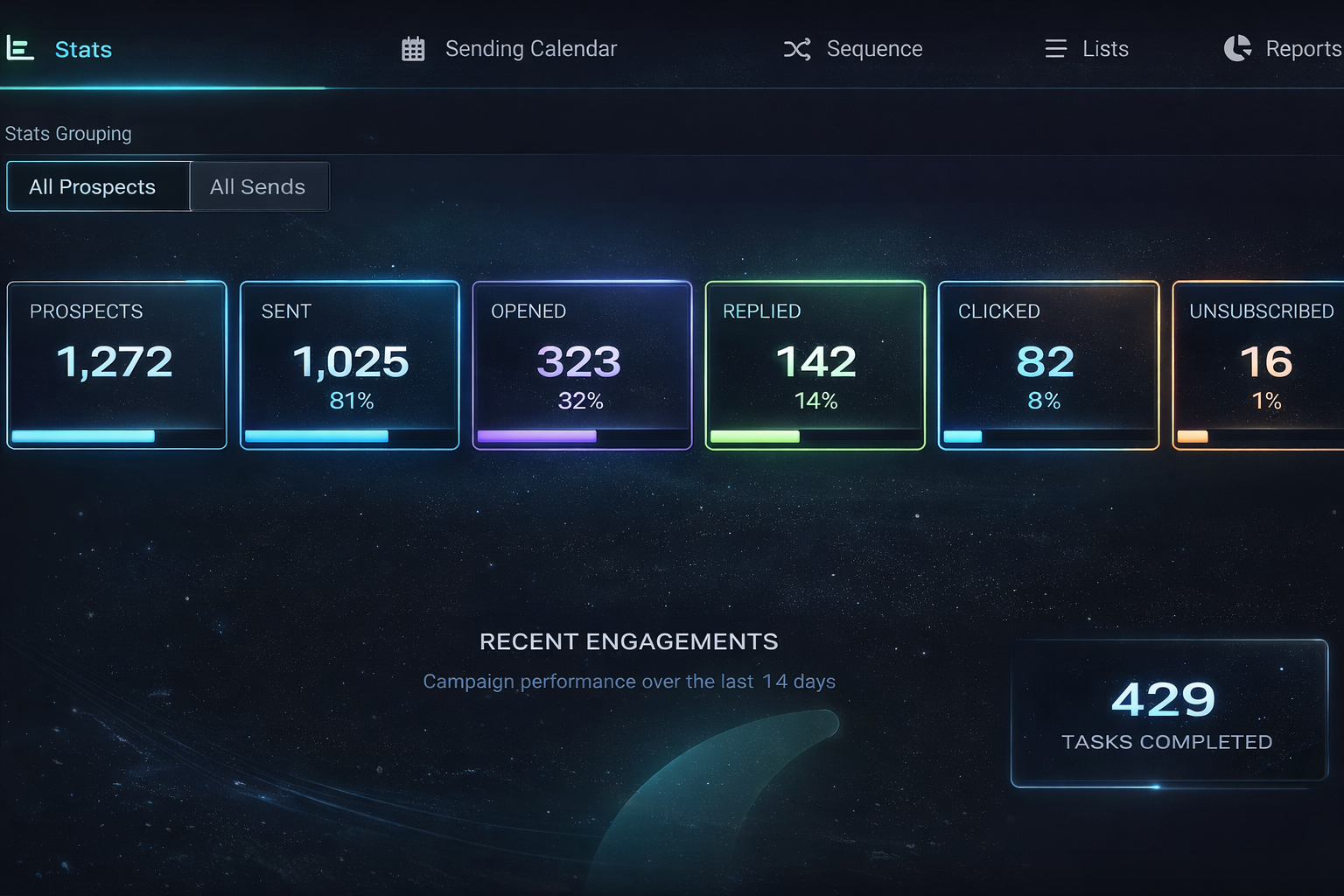
Task: Click the calendar icon beside Sending Calendar
Action: tap(413, 49)
